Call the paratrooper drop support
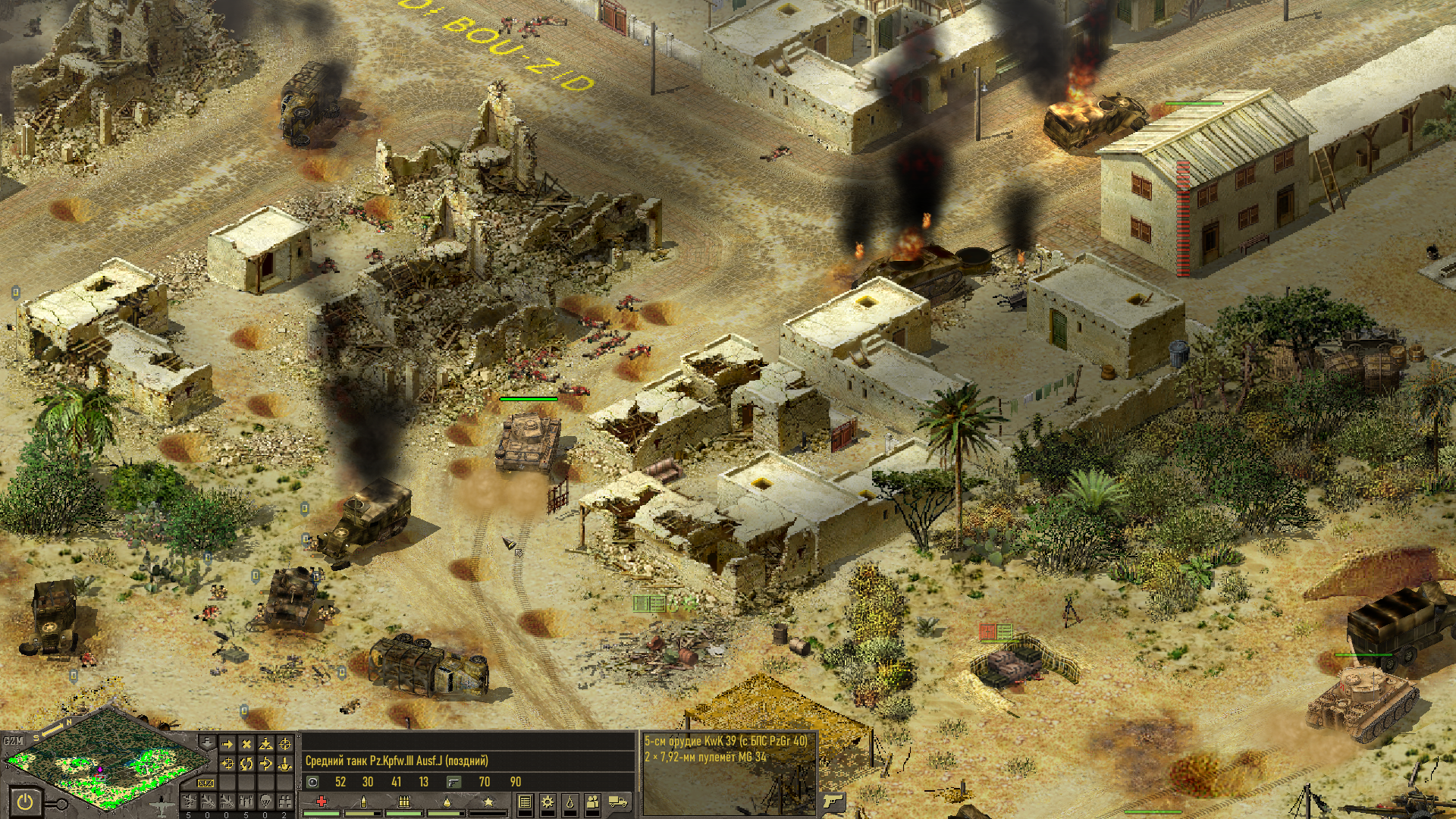 265,802
